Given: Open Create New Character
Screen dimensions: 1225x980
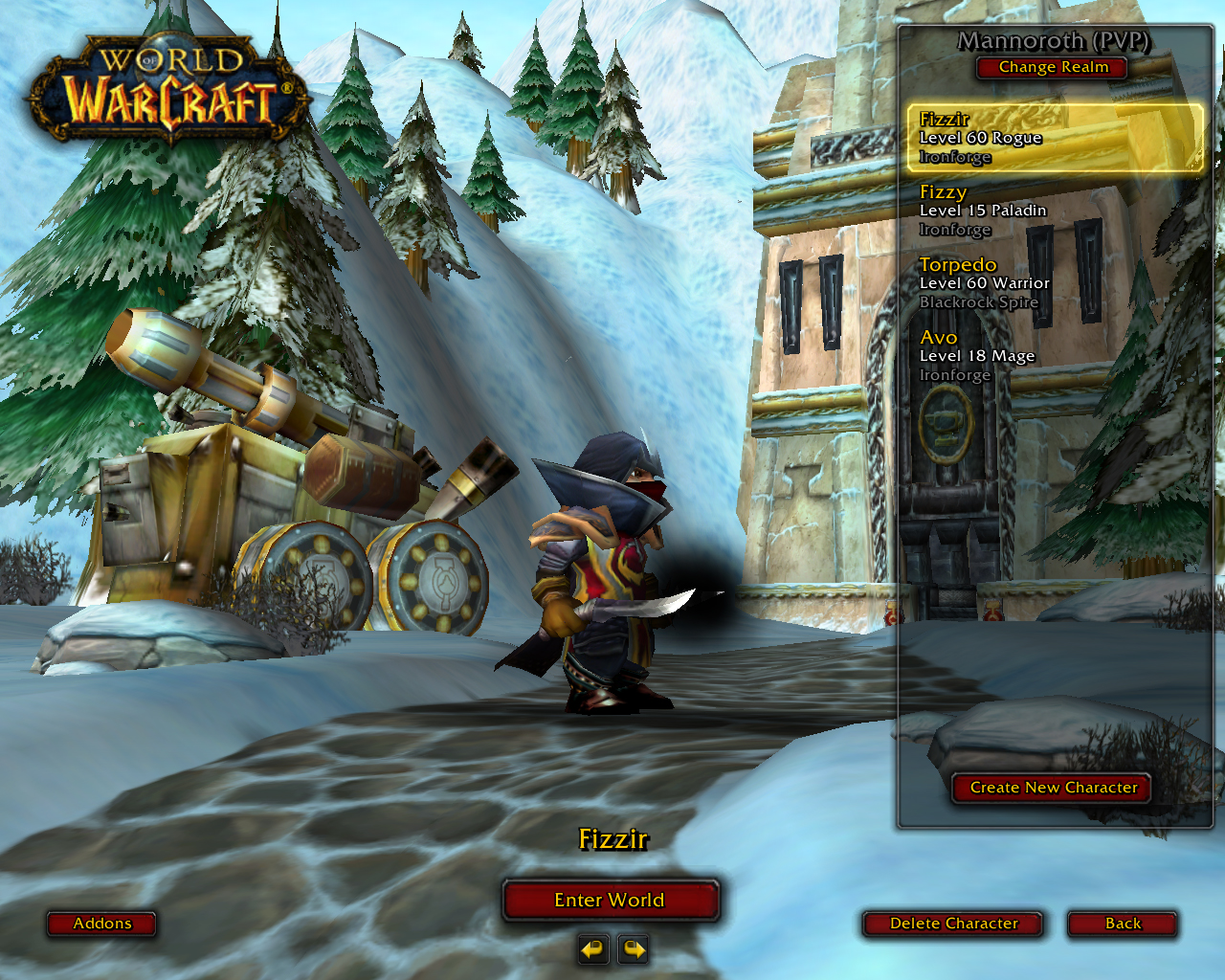Looking at the screenshot, I should pos(1053,788).
